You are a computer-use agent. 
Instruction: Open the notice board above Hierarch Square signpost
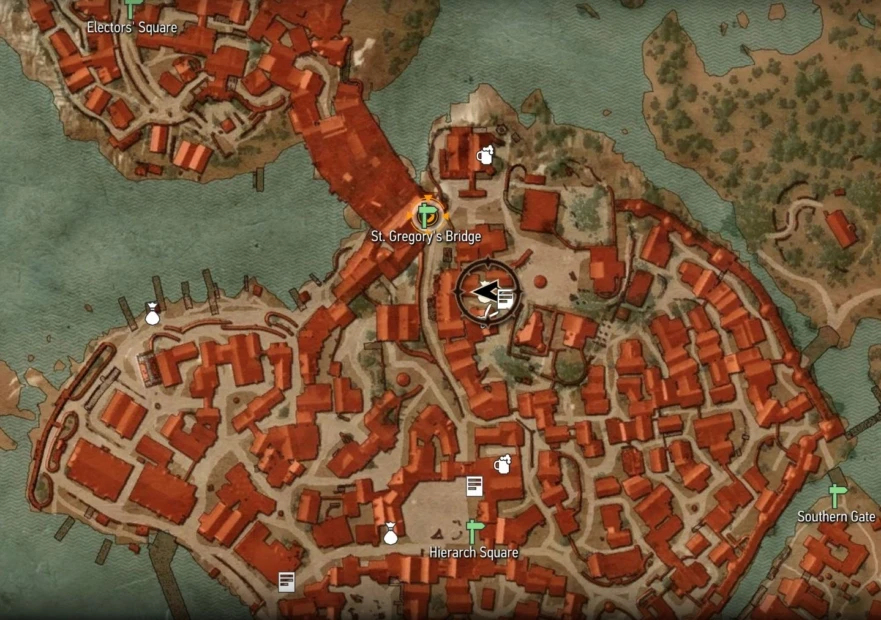click(475, 486)
